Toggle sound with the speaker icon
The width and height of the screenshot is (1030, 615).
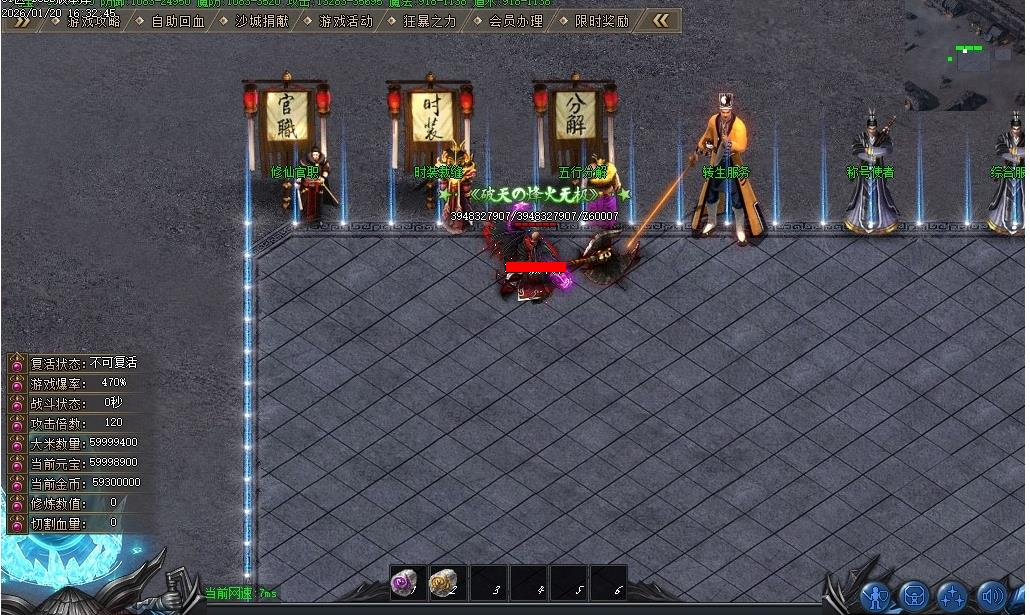tap(990, 597)
